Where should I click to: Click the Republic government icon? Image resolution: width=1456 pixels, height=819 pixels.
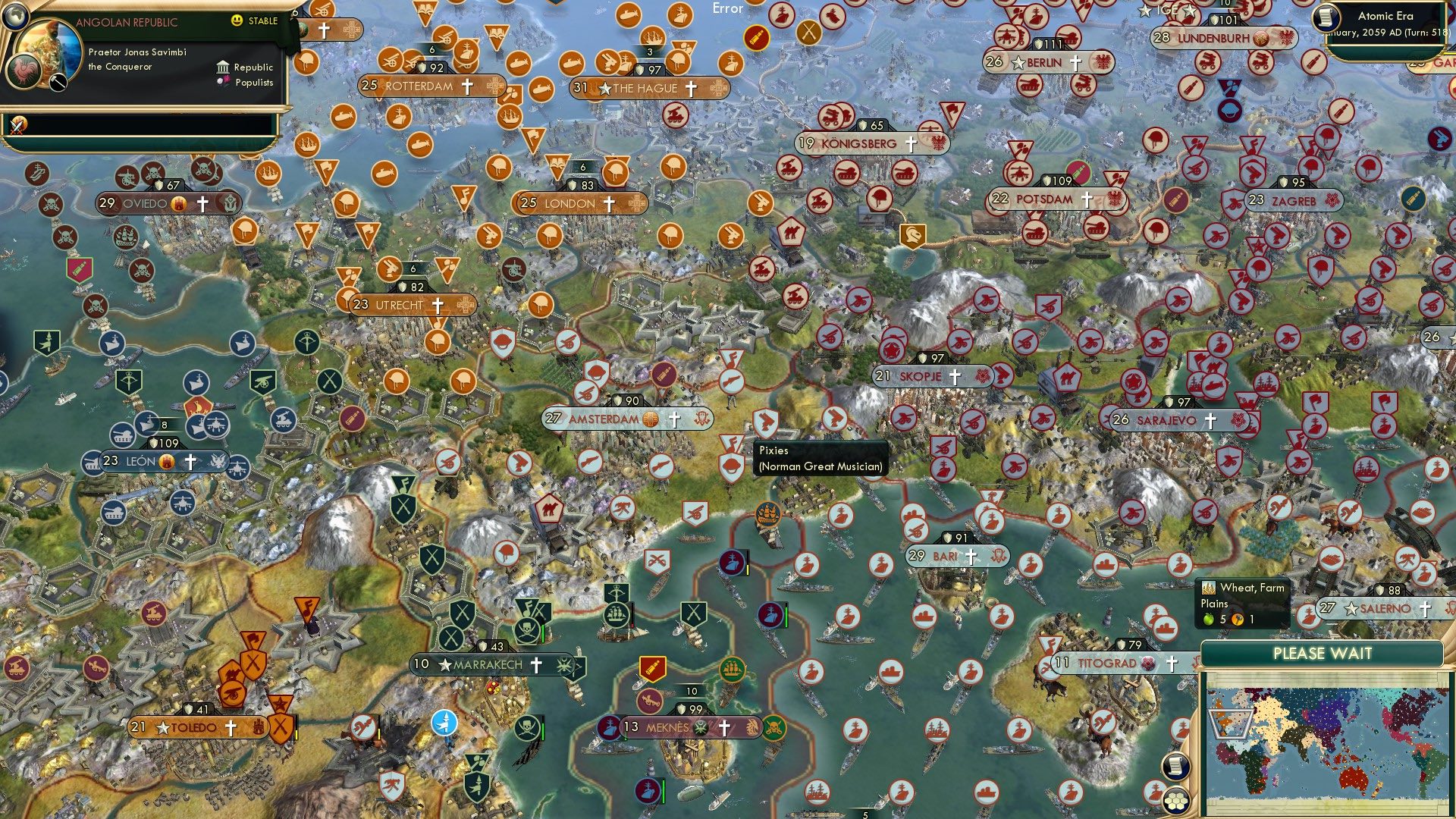coord(222,67)
